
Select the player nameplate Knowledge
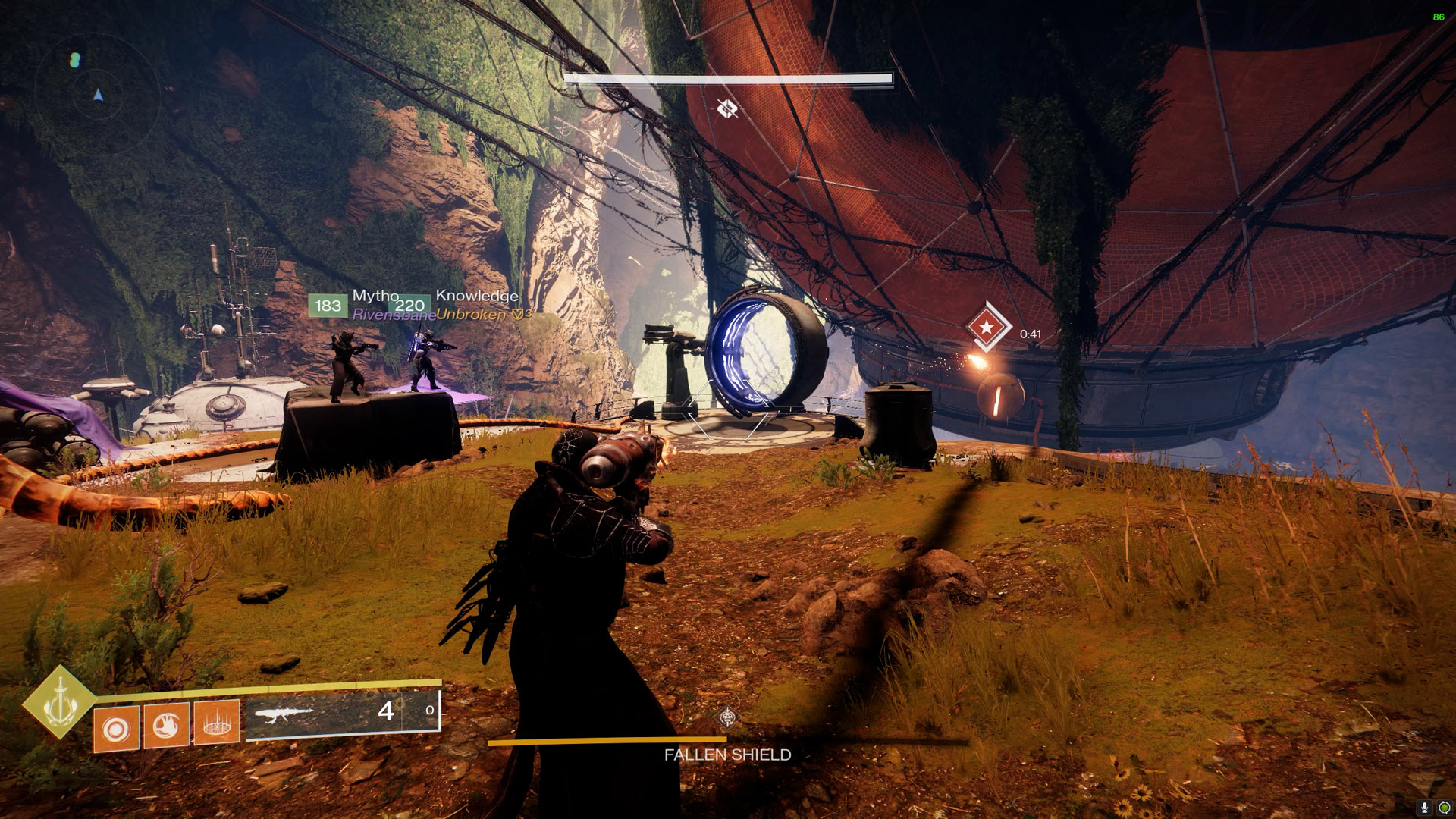pos(477,296)
